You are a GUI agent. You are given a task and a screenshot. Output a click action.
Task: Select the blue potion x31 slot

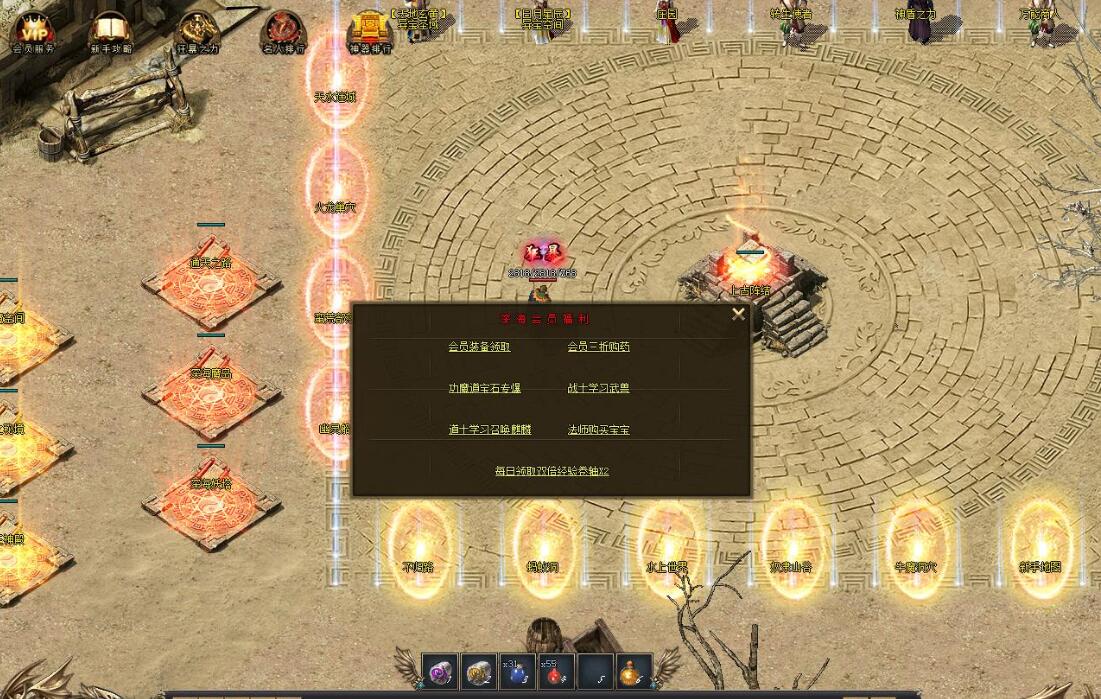click(518, 671)
